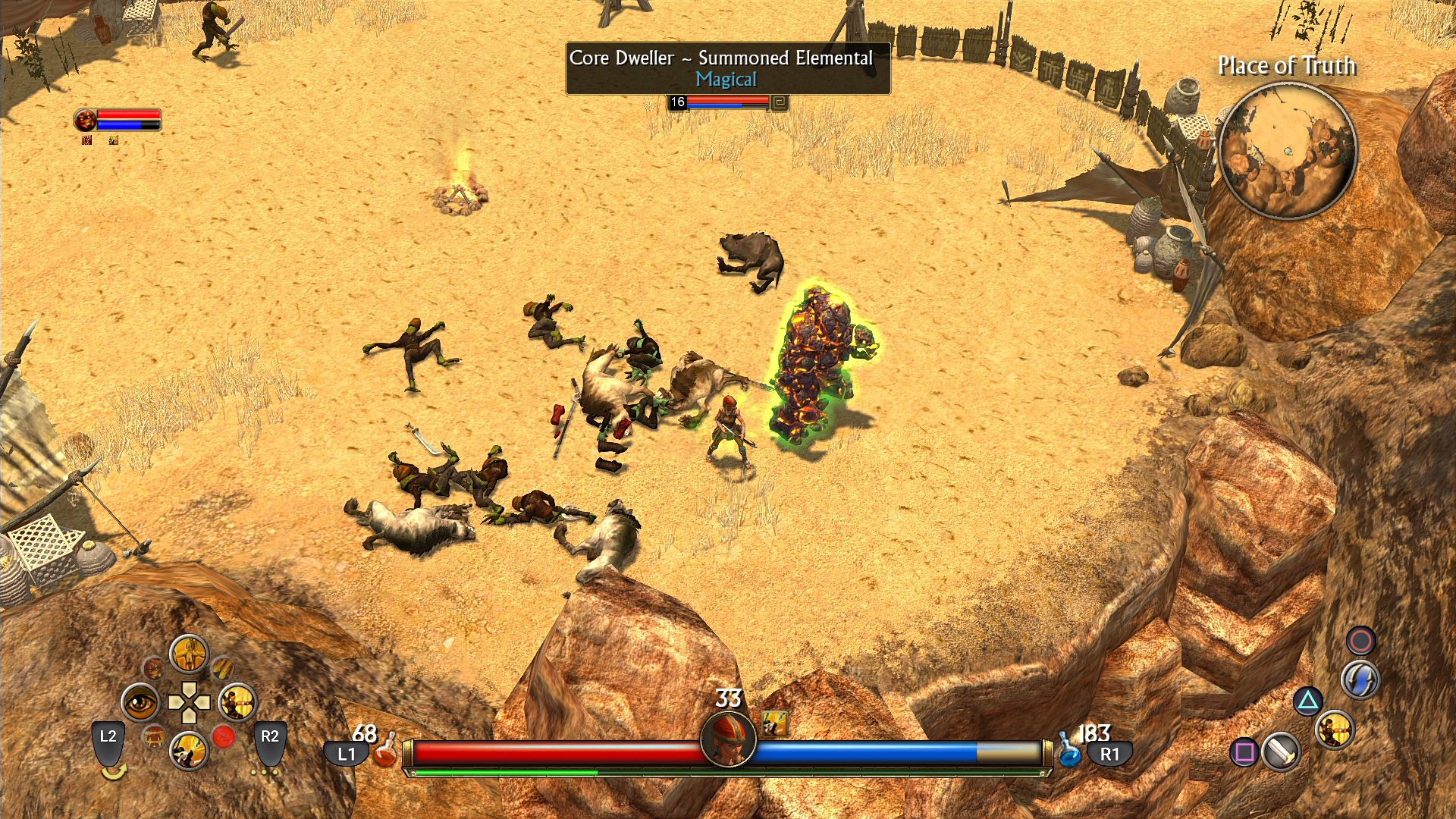Select the small red round skill icon
Image resolution: width=1456 pixels, height=819 pixels.
[x=224, y=736]
